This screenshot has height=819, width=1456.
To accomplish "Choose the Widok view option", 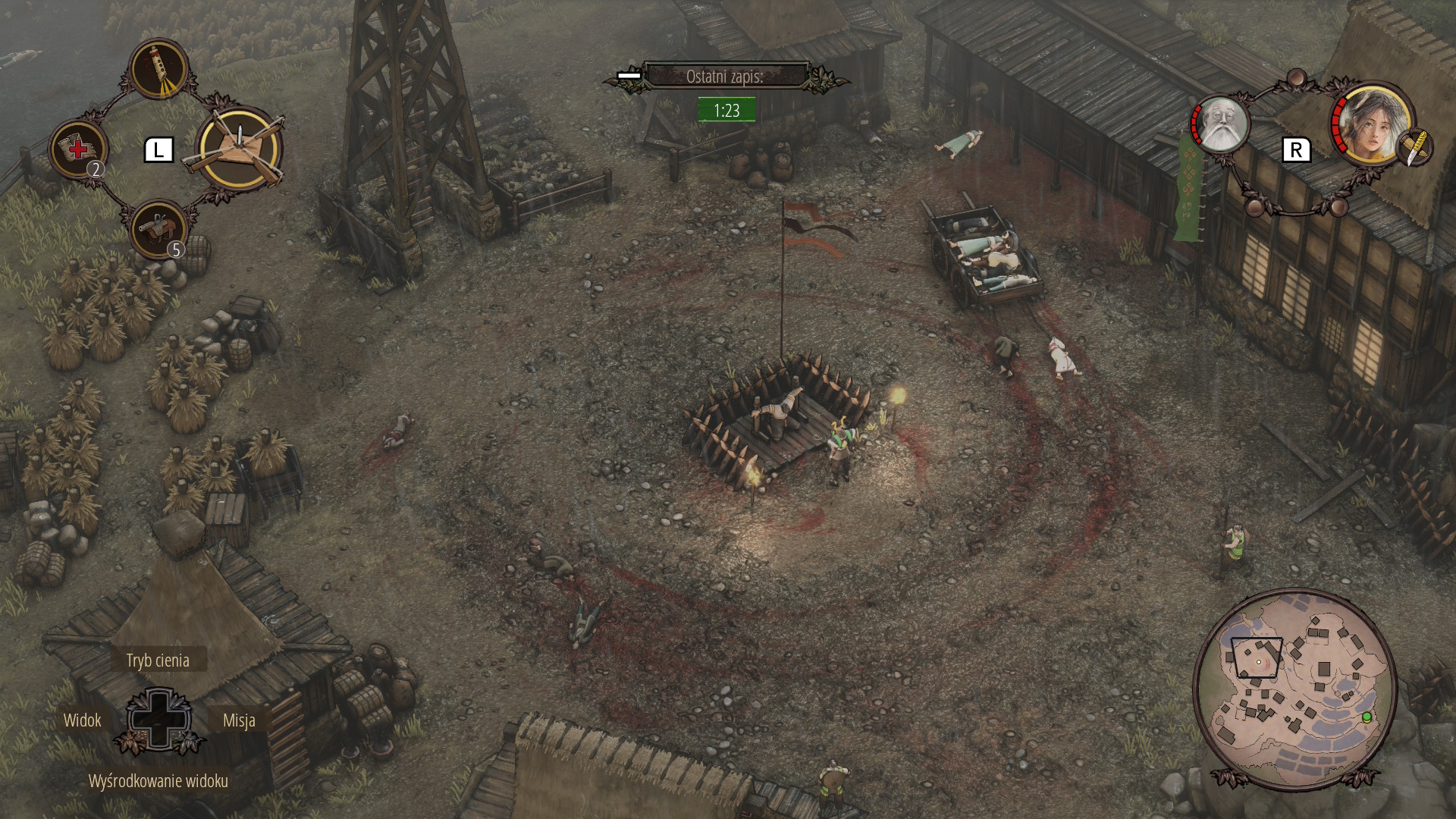I will coord(82,720).
